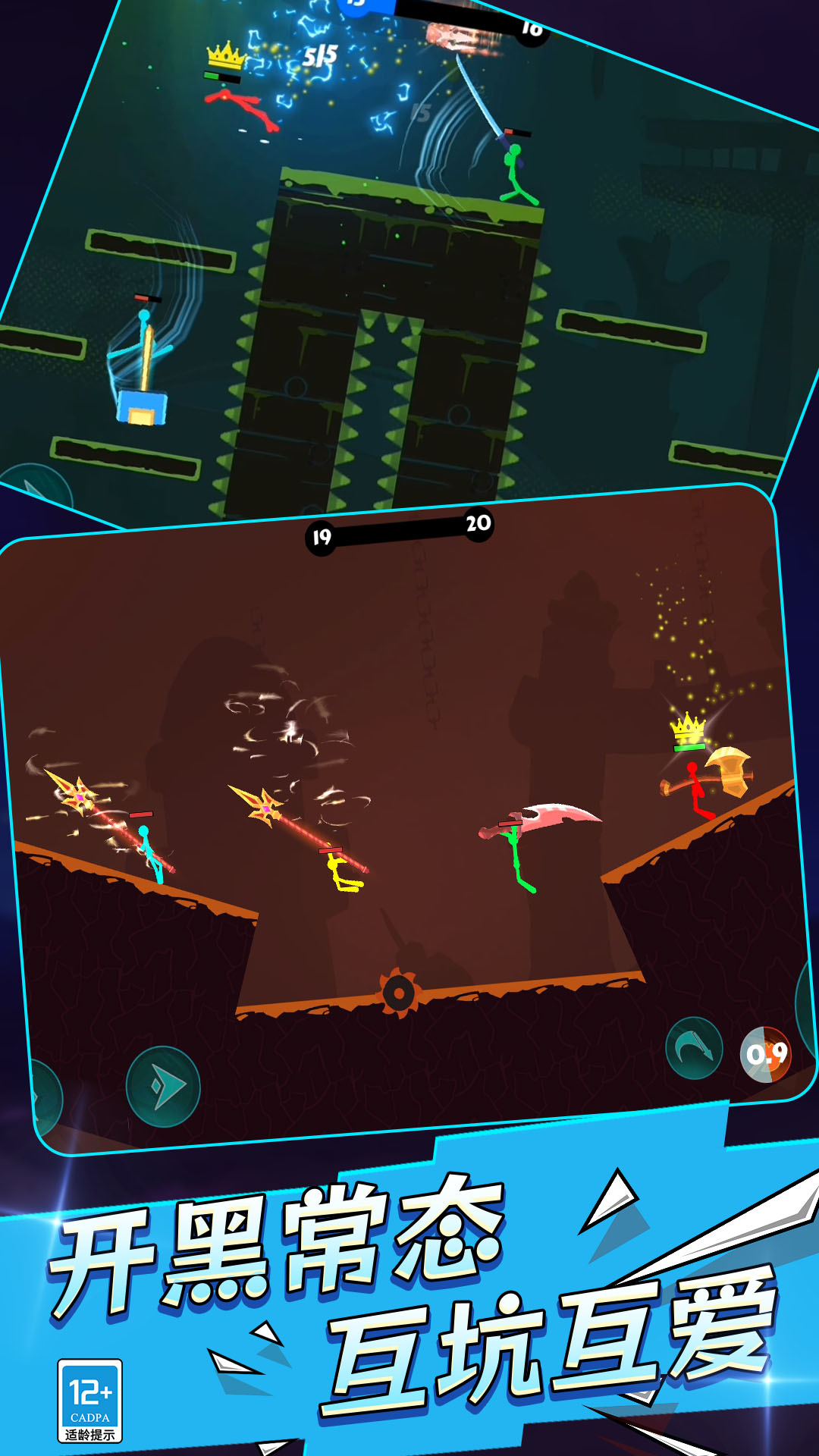Tap the curved arrow jump button
Image resolution: width=819 pixels, height=1456 pixels.
tap(694, 1049)
